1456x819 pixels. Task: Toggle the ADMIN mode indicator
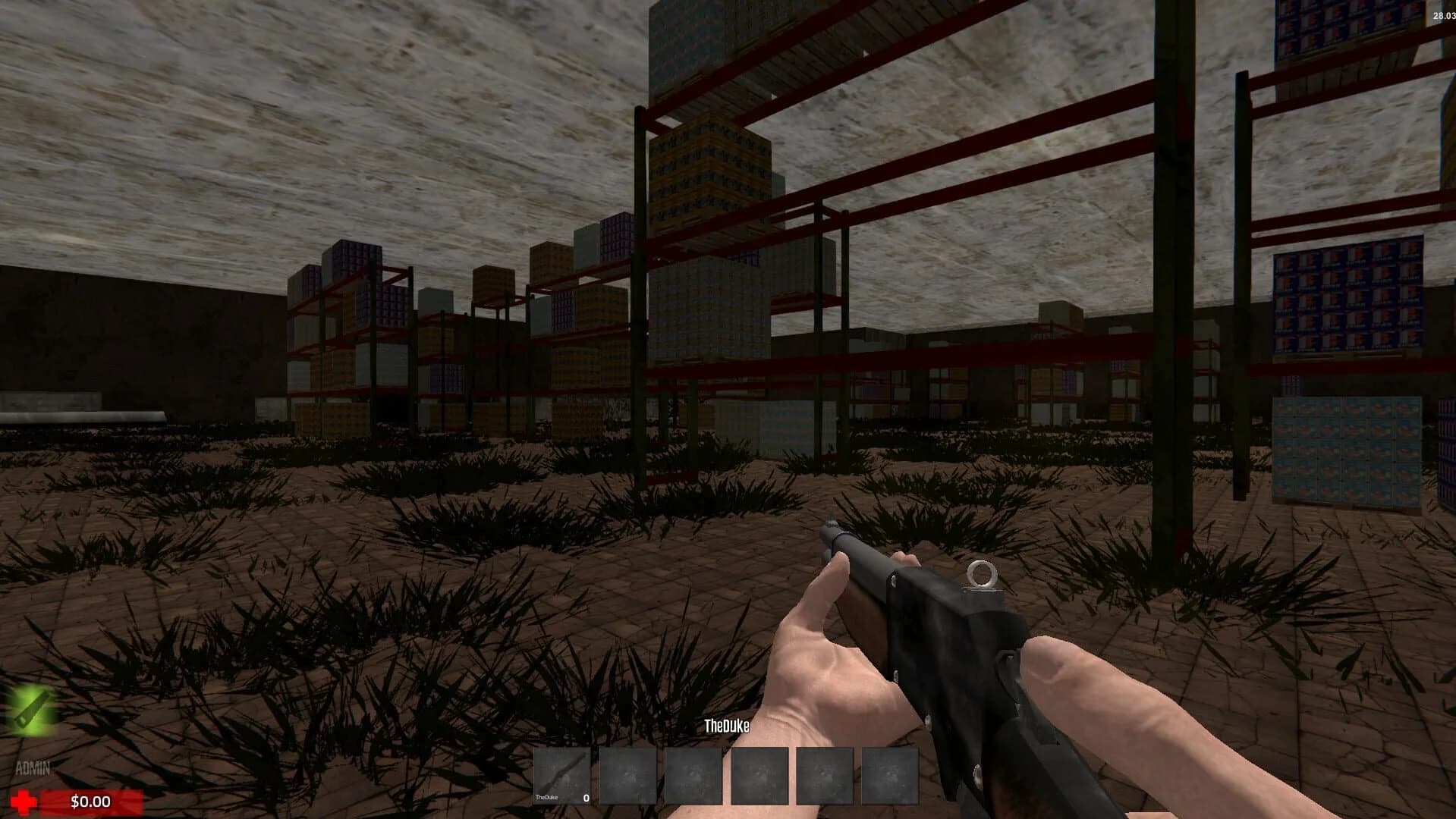pyautogui.click(x=34, y=767)
